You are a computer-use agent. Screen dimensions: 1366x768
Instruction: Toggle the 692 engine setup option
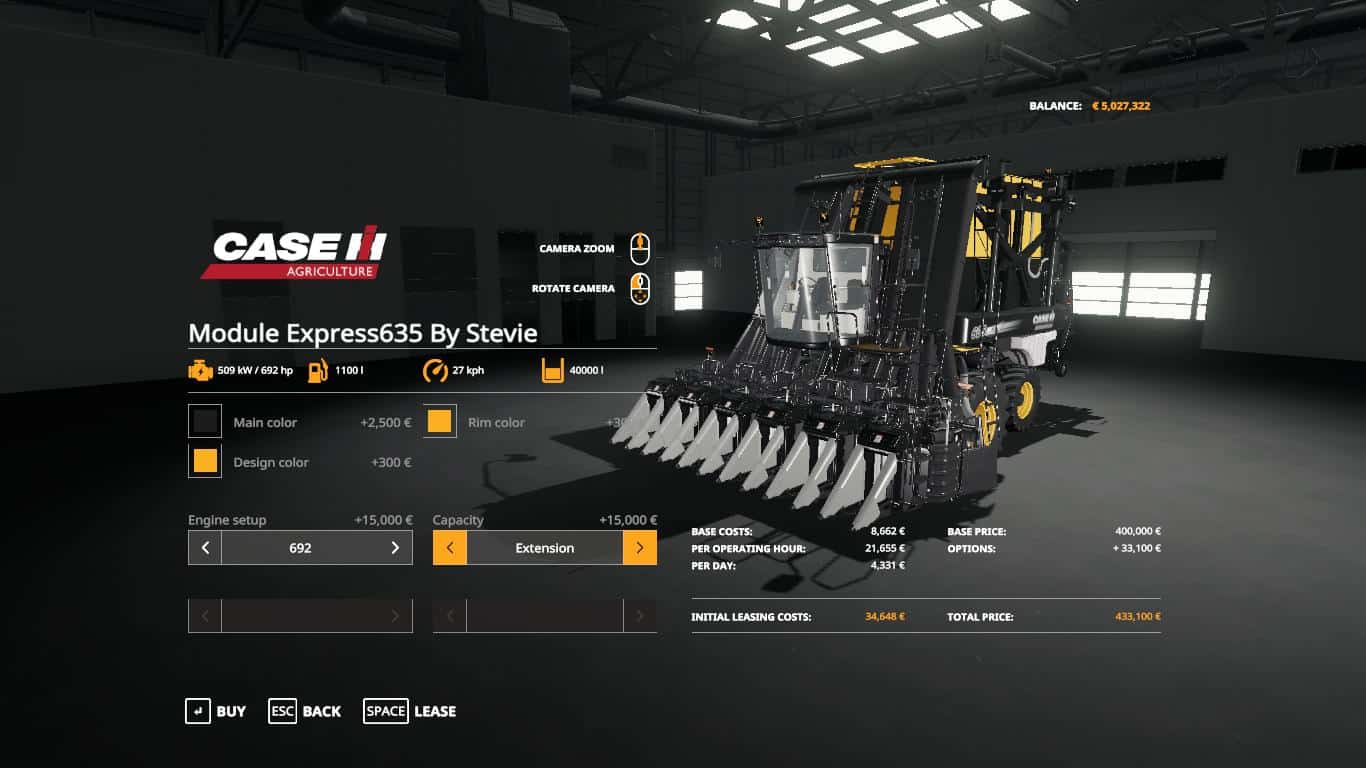click(300, 548)
